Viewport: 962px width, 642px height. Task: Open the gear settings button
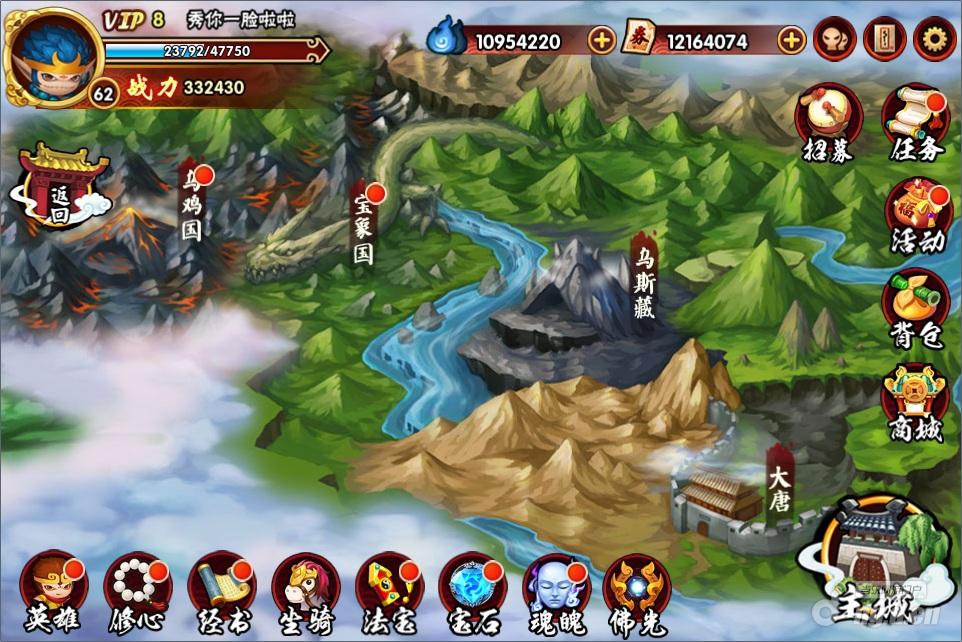934,40
